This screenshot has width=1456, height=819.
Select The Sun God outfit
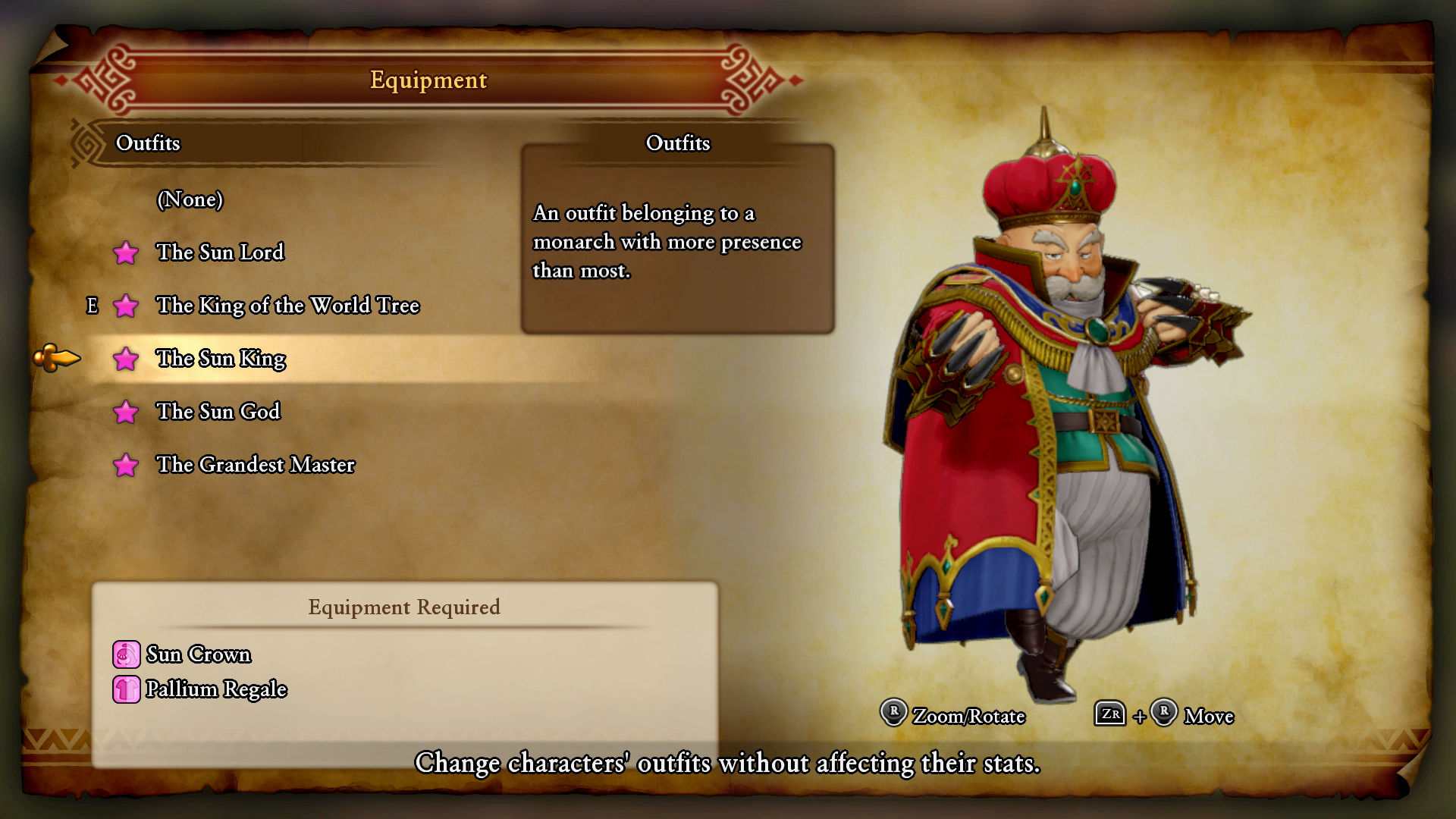pos(218,412)
